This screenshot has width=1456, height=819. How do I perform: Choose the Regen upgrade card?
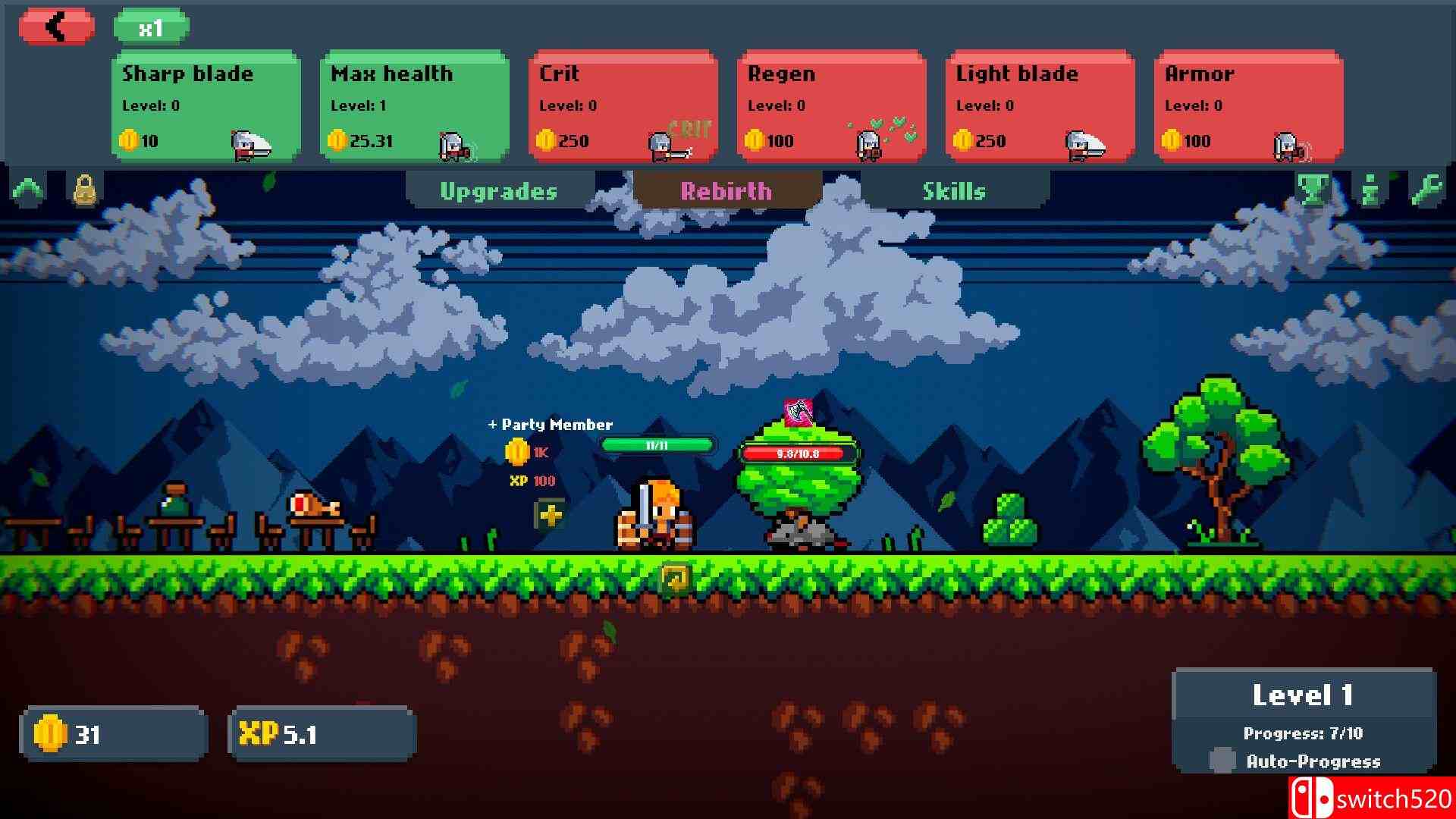[832, 106]
